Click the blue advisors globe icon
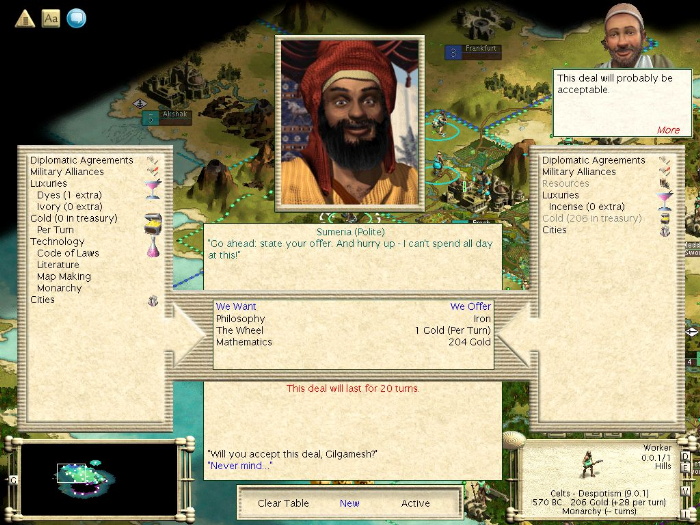Viewport: 700px width, 525px height. [76, 17]
